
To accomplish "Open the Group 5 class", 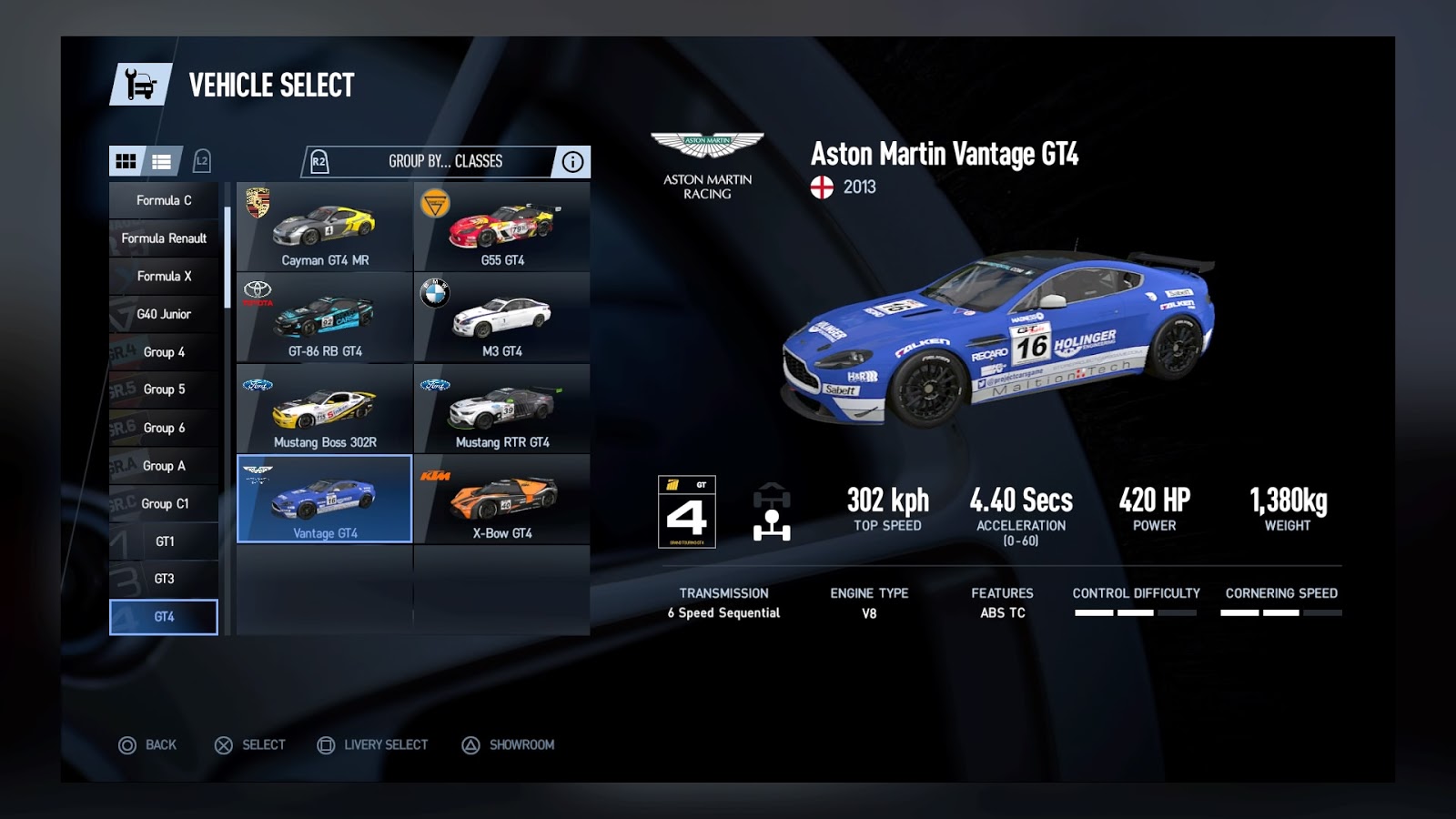I will click(164, 389).
